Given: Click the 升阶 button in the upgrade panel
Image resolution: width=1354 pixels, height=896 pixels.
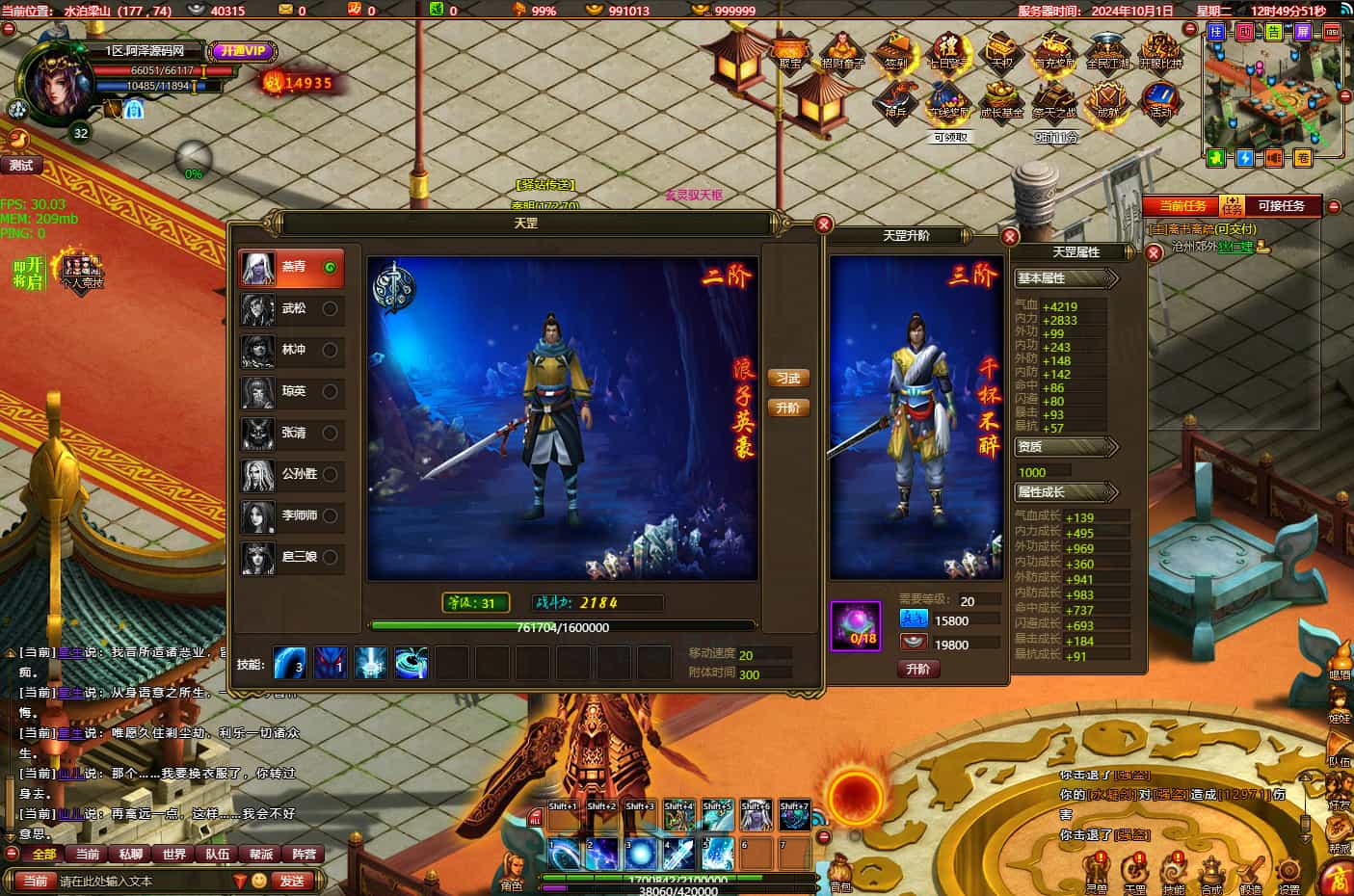Looking at the screenshot, I should [917, 669].
